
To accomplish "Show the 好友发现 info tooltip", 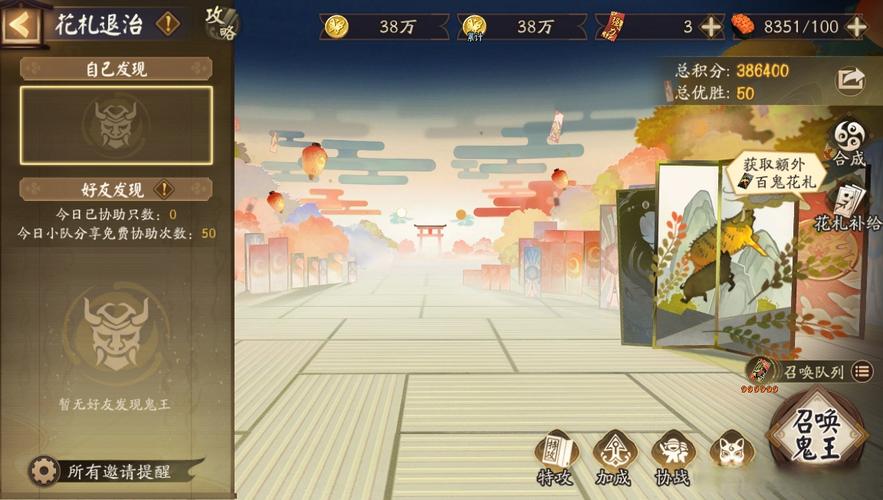I will tap(164, 189).
